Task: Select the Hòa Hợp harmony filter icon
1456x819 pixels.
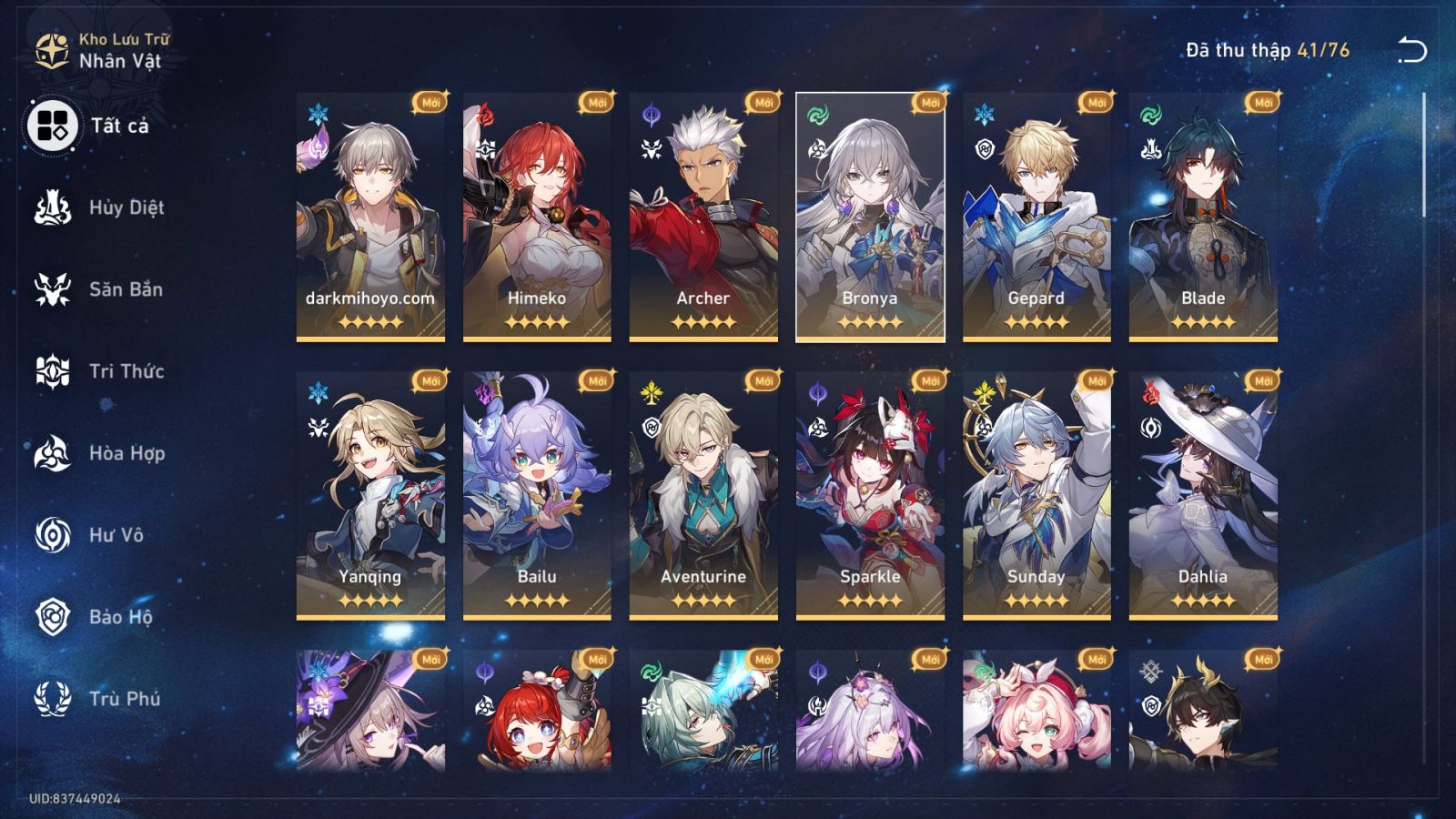Action: pos(55,454)
